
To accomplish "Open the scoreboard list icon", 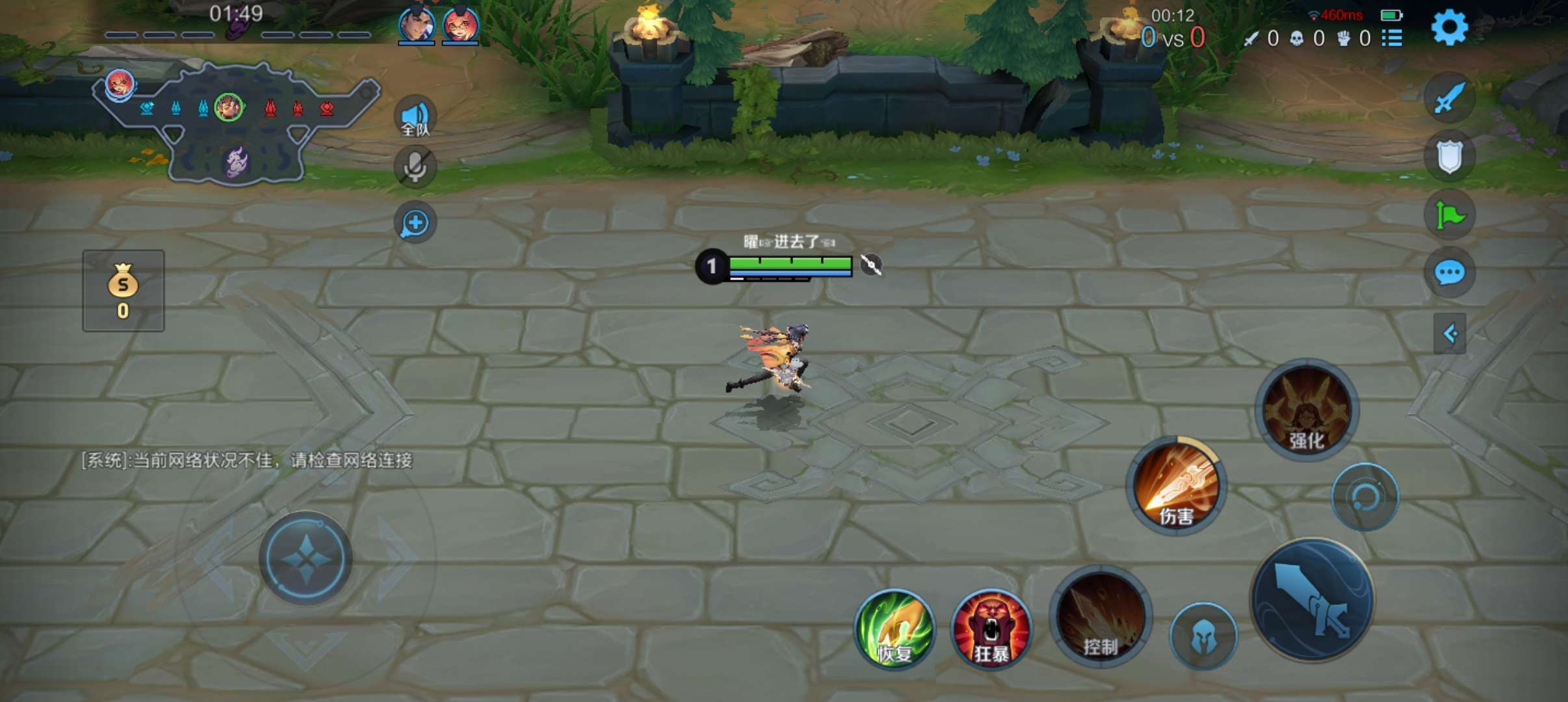I will [x=1391, y=38].
